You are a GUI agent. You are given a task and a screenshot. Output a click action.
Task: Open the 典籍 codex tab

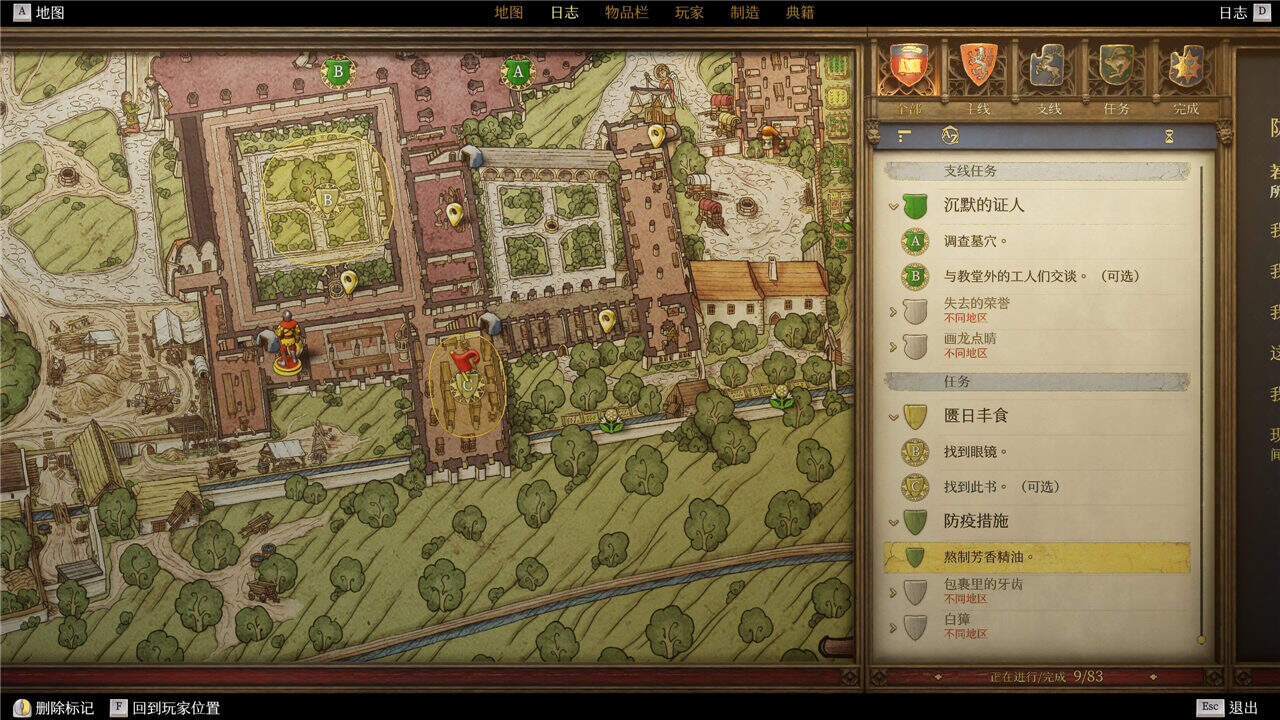tap(800, 13)
